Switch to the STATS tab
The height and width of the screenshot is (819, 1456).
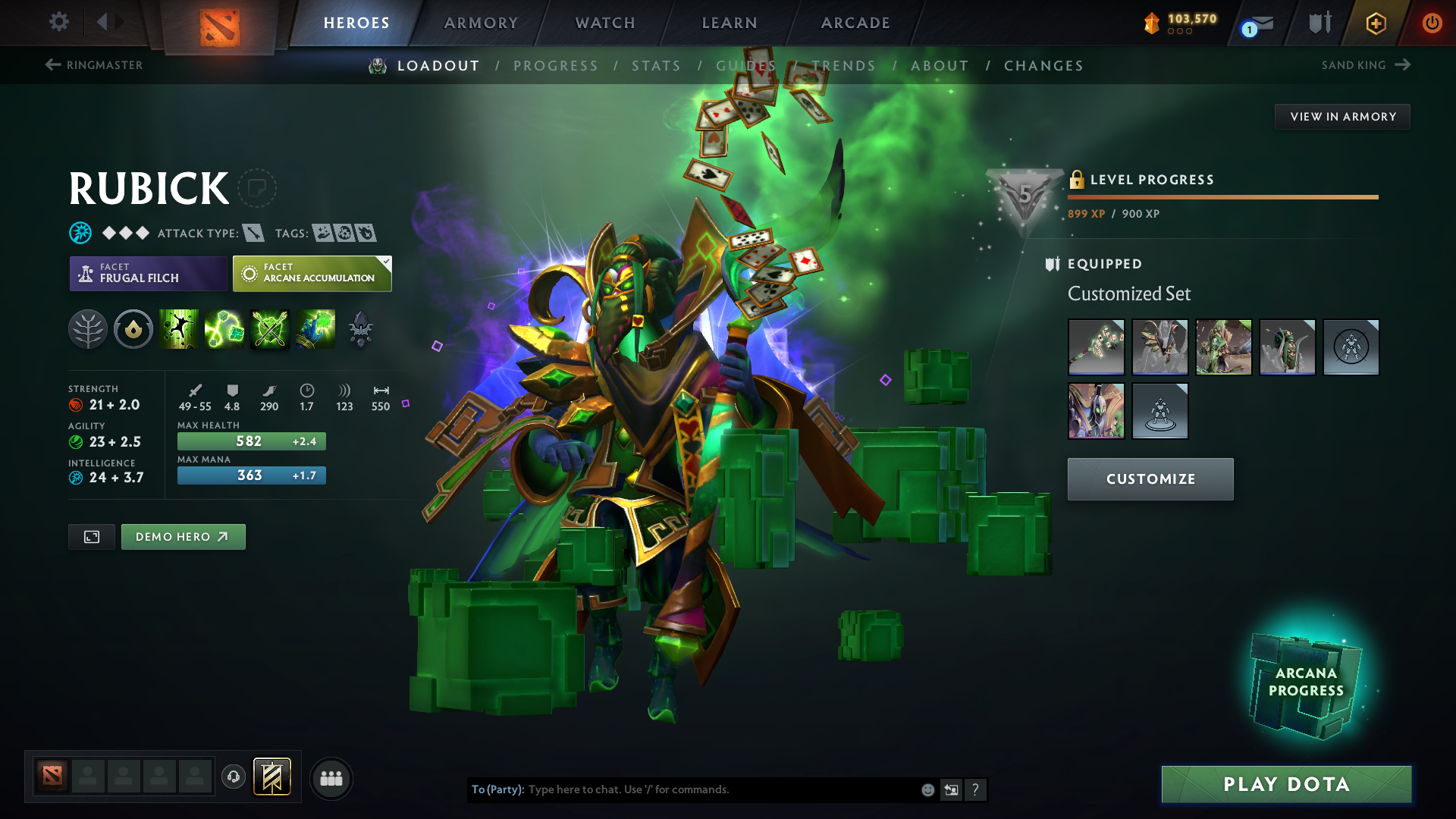[x=657, y=65]
